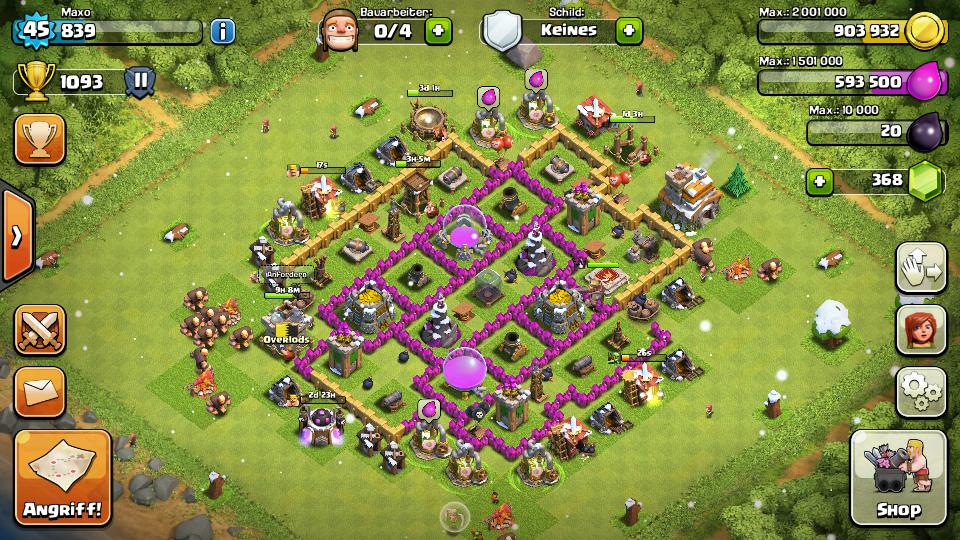Screen dimensions: 960x540
Task: Purchase more gems with the green plus
Action: click(x=820, y=181)
